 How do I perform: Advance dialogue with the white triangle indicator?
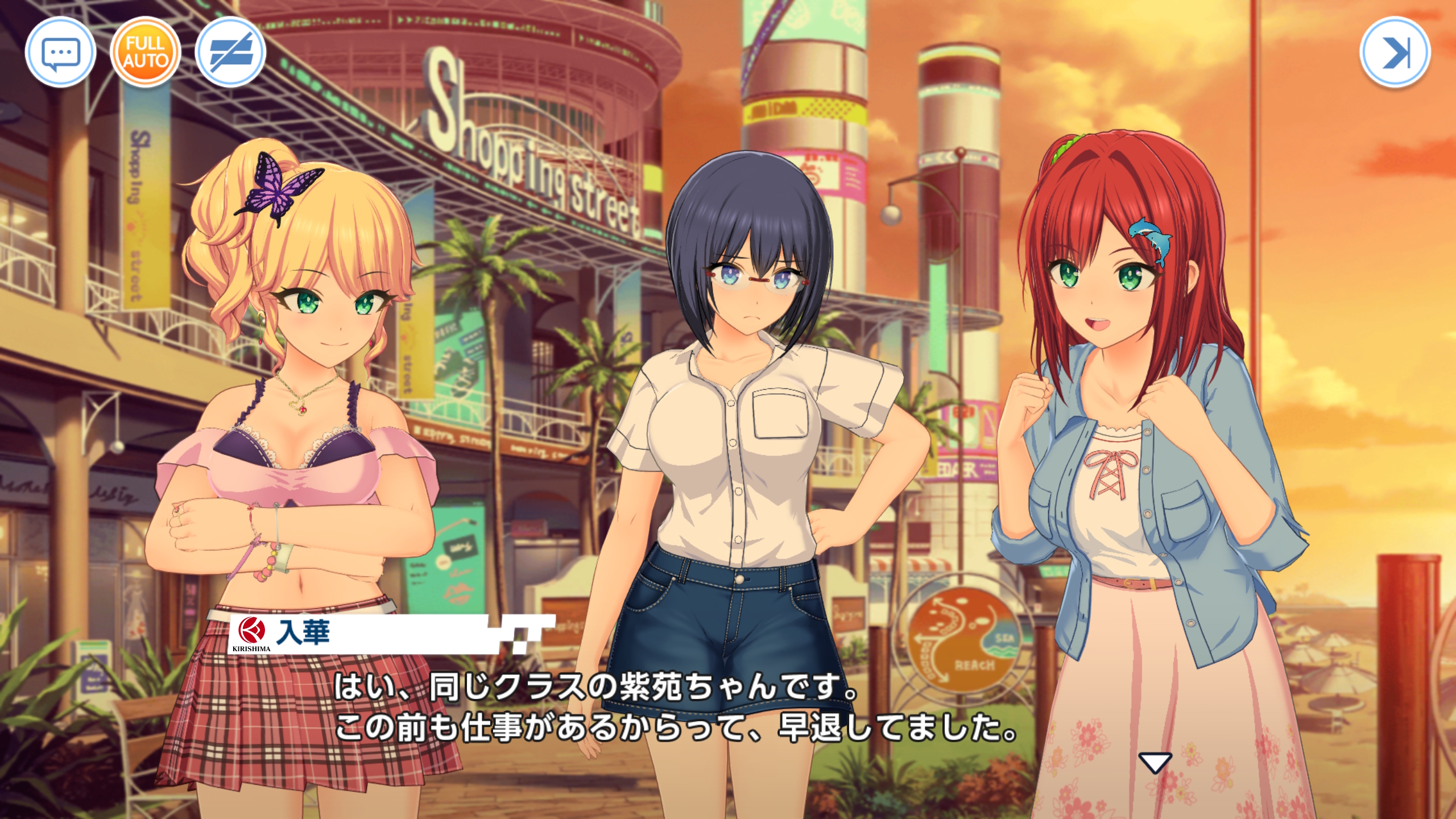1155,762
